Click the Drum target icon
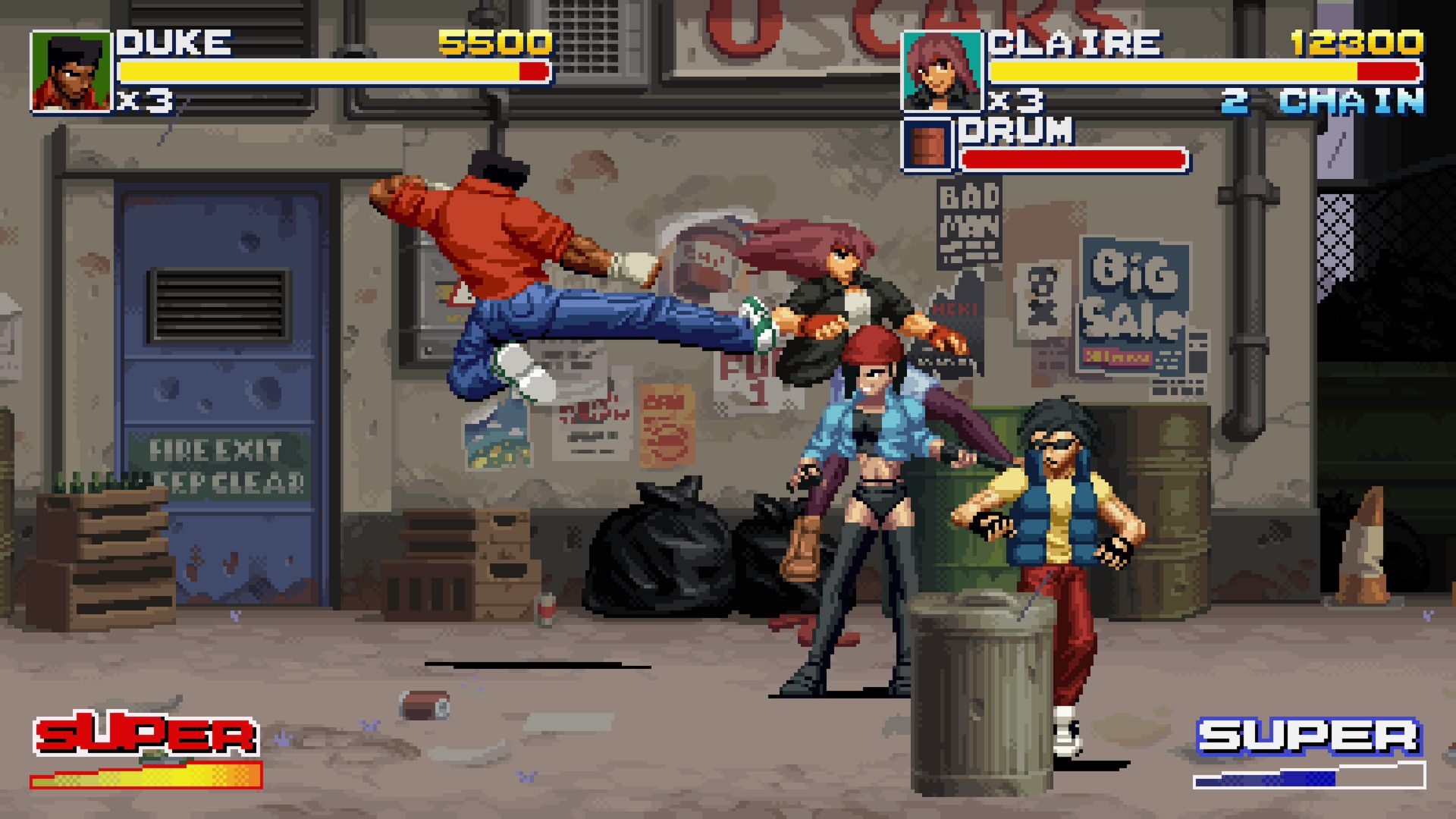 tap(927, 144)
